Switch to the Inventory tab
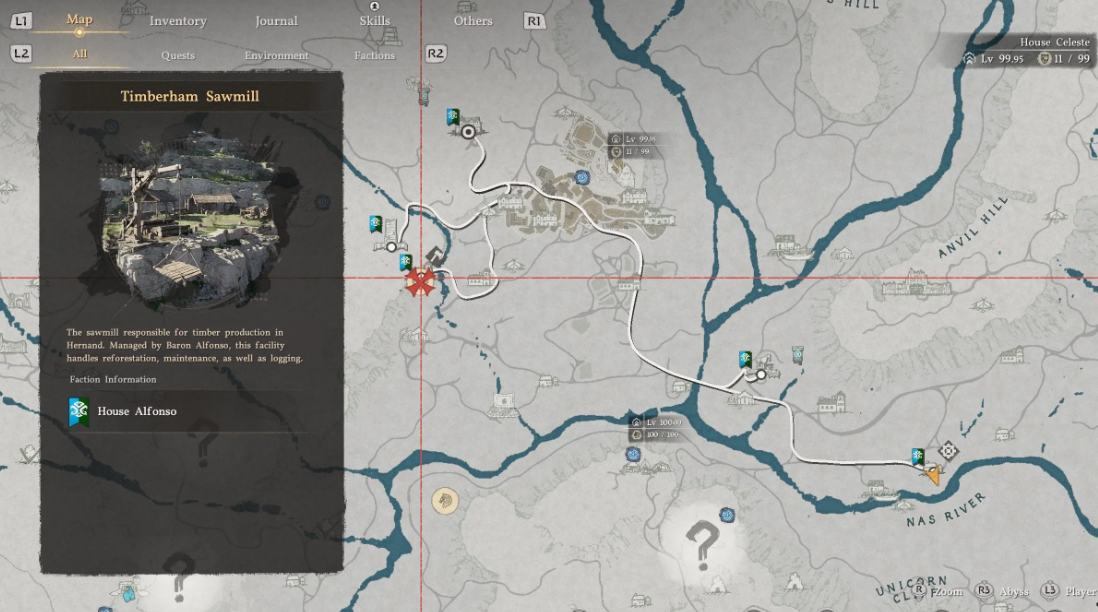1098x612 pixels. click(x=177, y=21)
